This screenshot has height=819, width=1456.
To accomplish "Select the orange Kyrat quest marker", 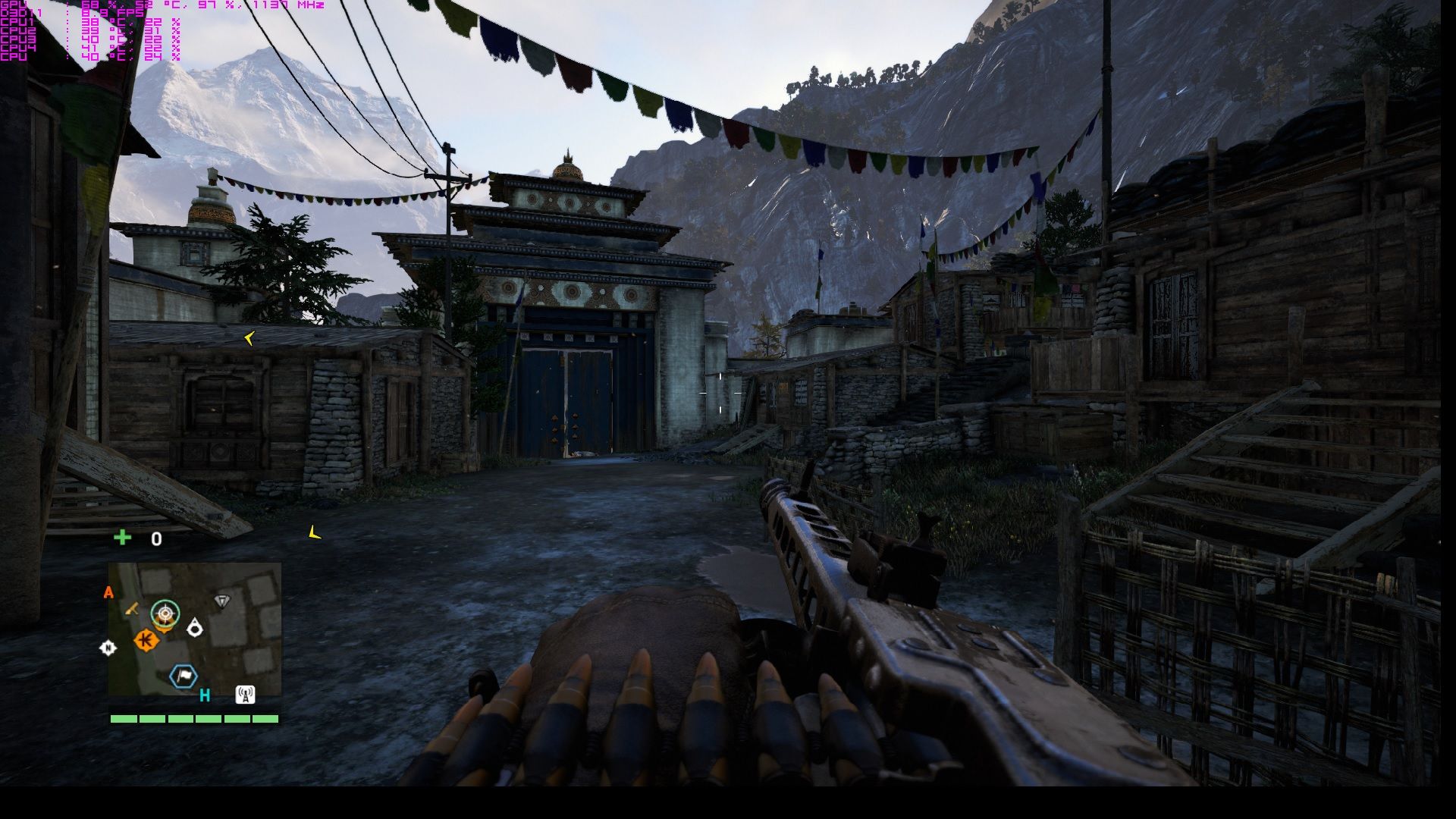I will [146, 641].
